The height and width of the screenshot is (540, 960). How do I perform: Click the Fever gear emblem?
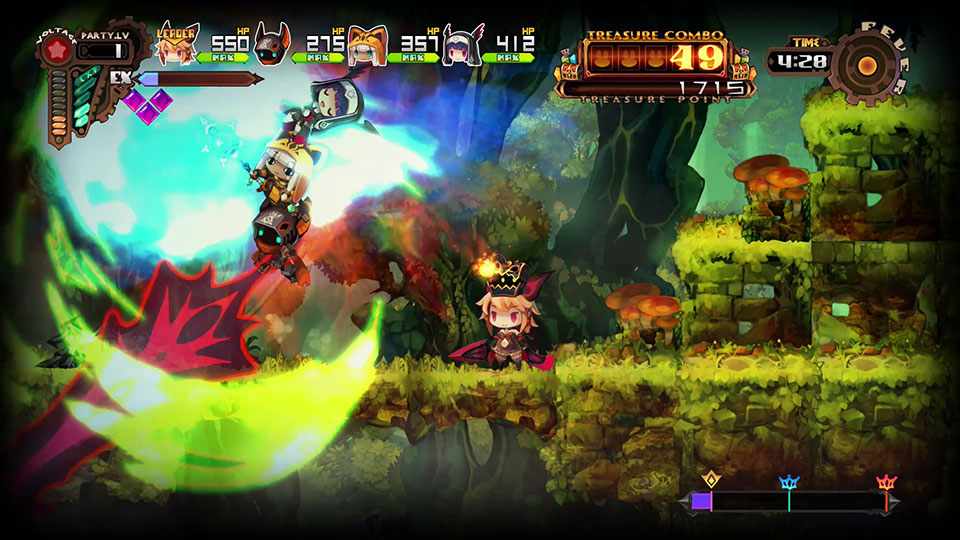point(868,66)
